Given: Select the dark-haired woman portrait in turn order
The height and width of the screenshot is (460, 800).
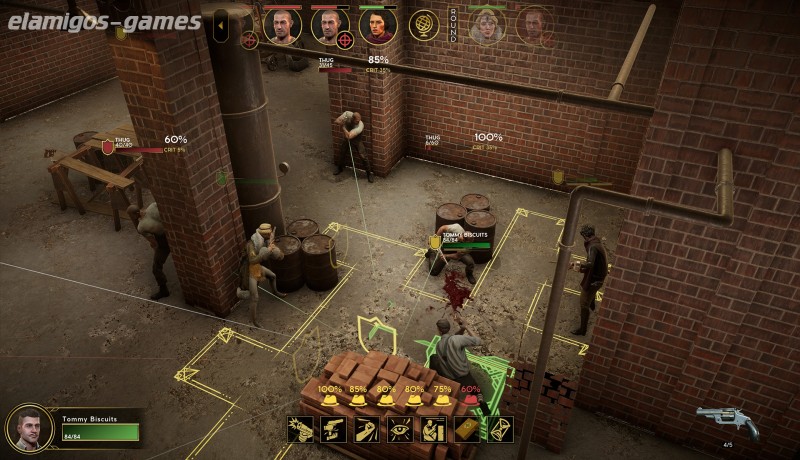Looking at the screenshot, I should [x=378, y=26].
